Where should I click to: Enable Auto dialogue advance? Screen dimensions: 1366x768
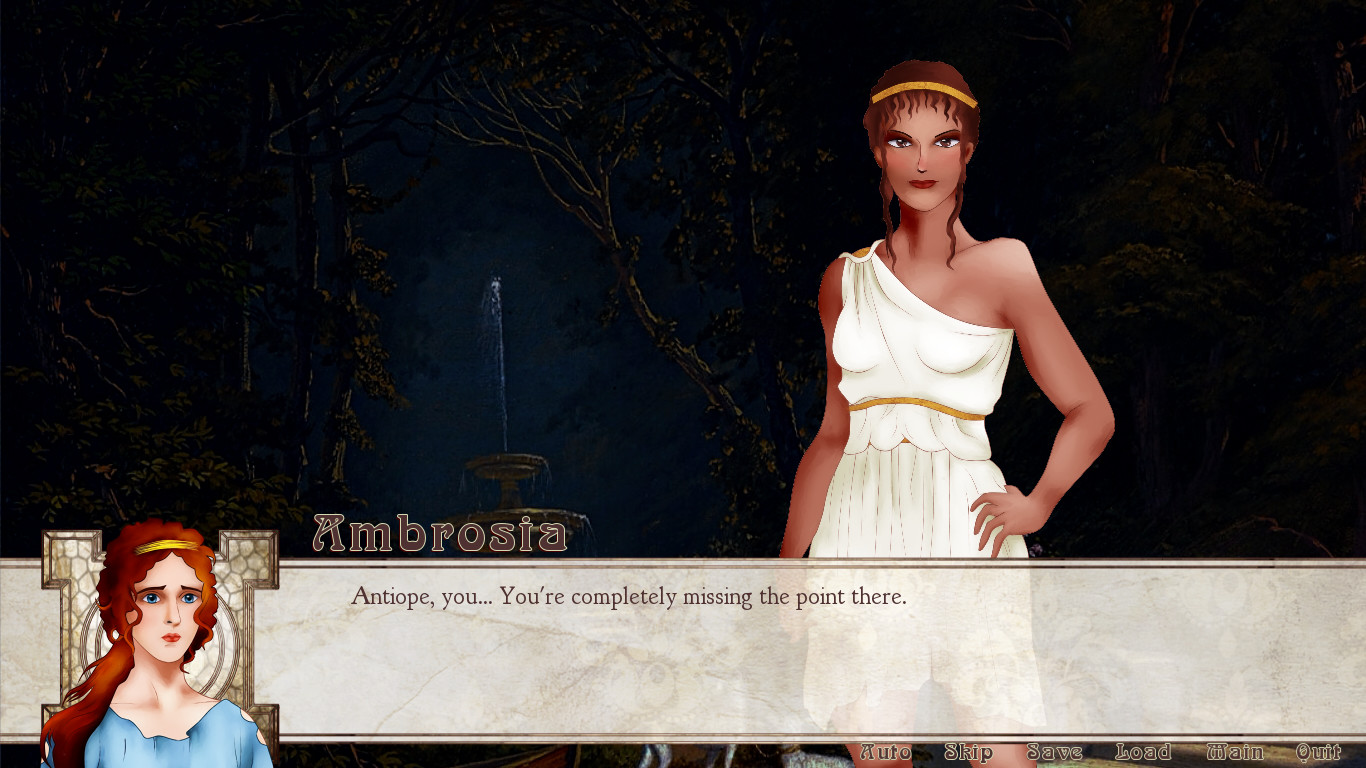885,752
